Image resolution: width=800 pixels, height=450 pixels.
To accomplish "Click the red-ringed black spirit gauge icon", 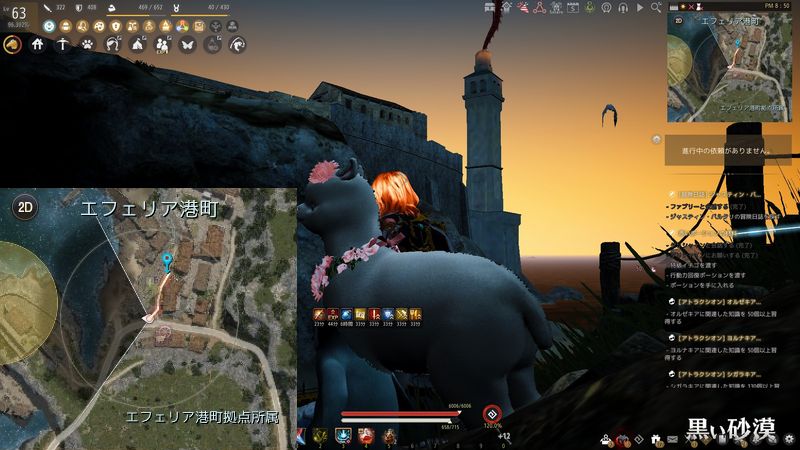I will coord(490,413).
